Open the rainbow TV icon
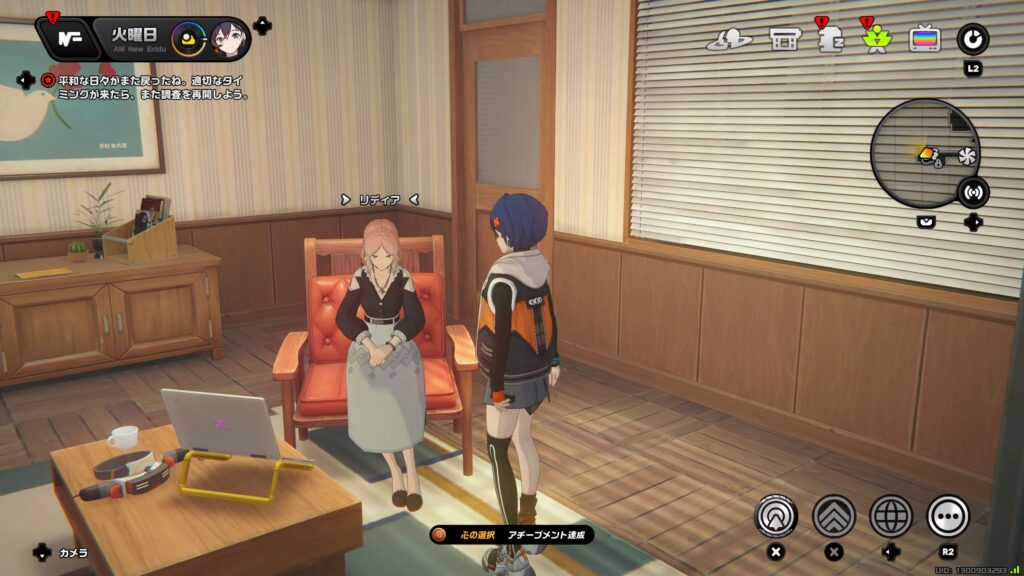 tap(924, 40)
